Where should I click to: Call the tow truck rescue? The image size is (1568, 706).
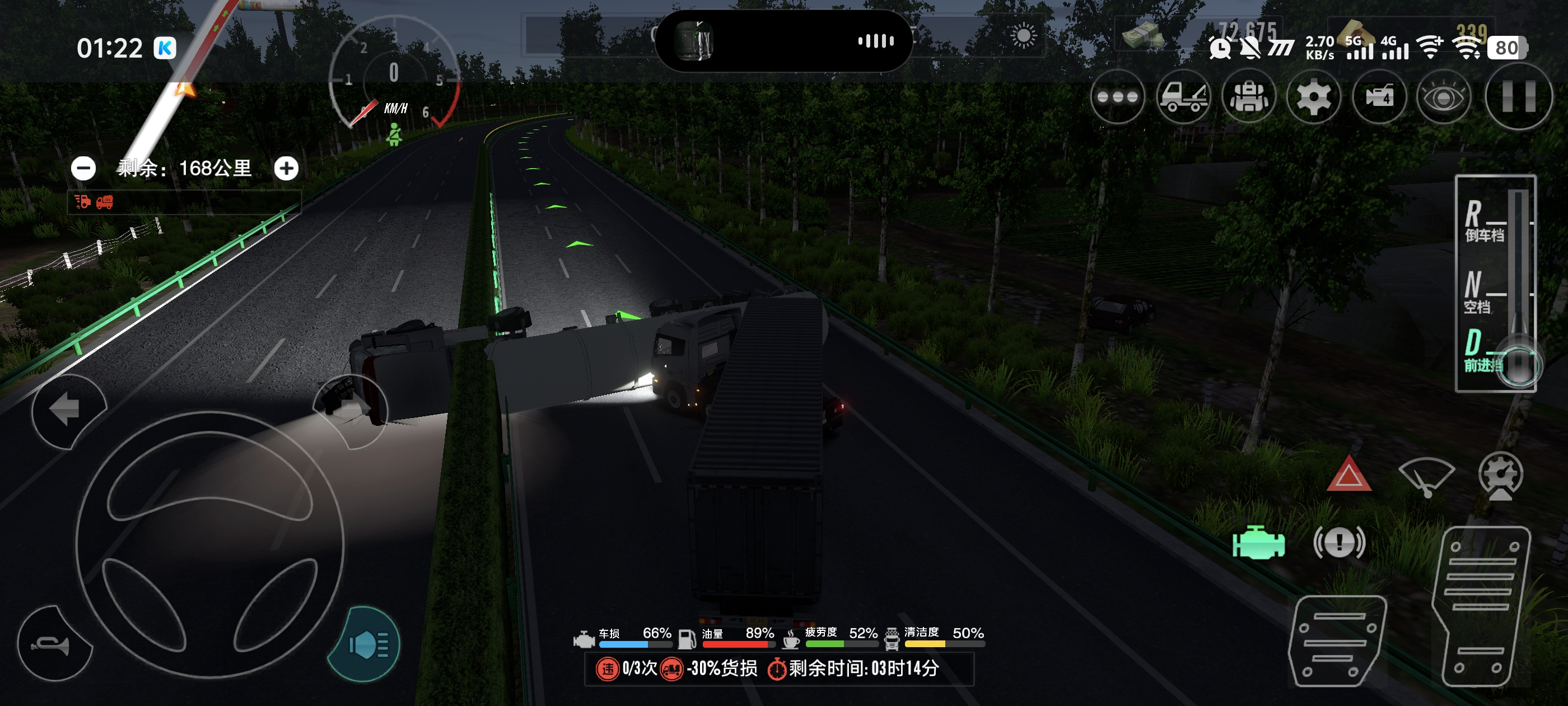click(1183, 97)
